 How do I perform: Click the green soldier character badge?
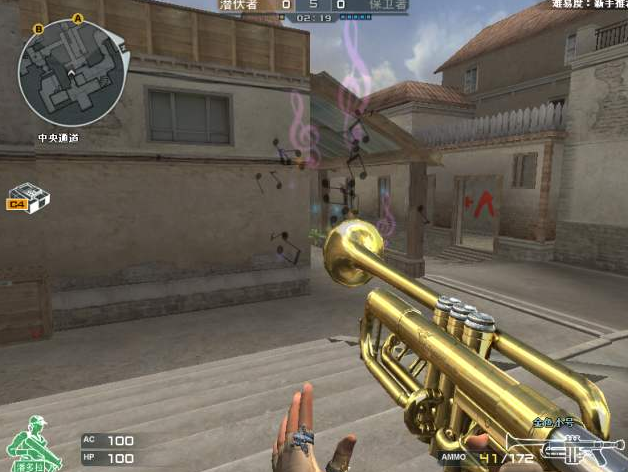pos(30,443)
